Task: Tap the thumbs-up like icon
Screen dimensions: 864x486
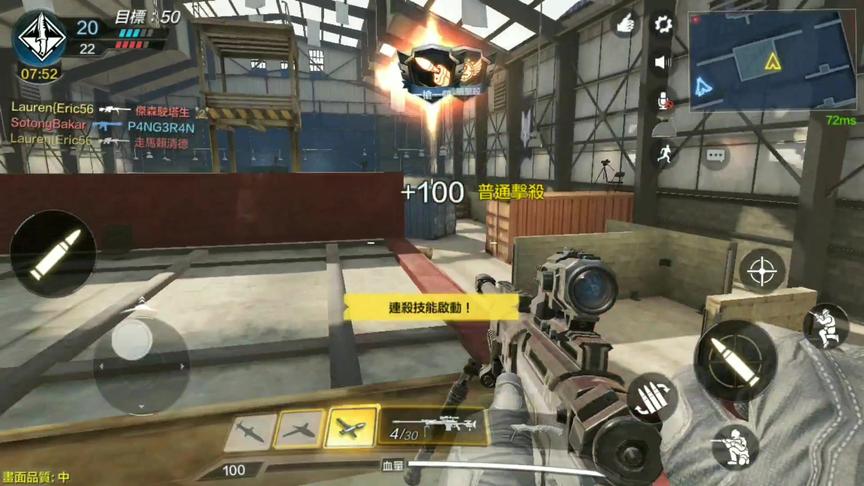Action: tap(625, 24)
